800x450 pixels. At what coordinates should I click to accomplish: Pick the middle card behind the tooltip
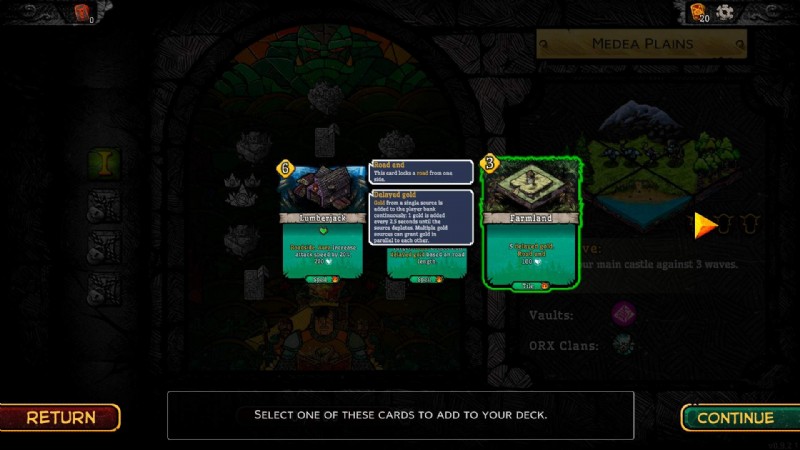click(429, 262)
